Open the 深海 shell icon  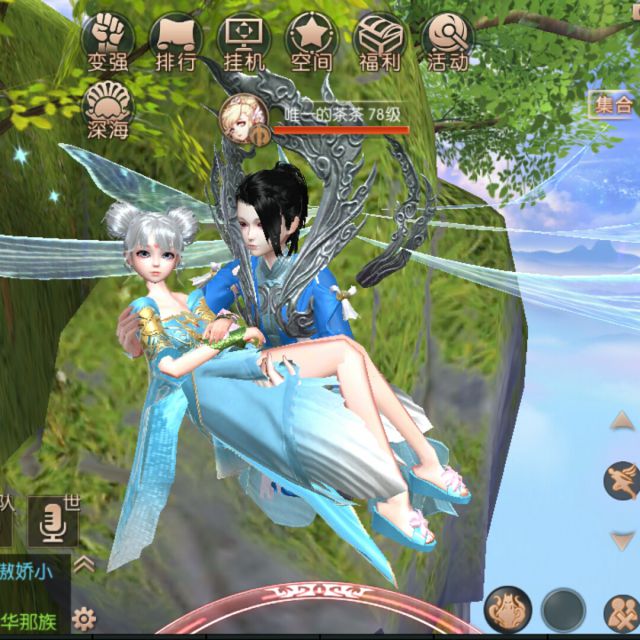[107, 108]
